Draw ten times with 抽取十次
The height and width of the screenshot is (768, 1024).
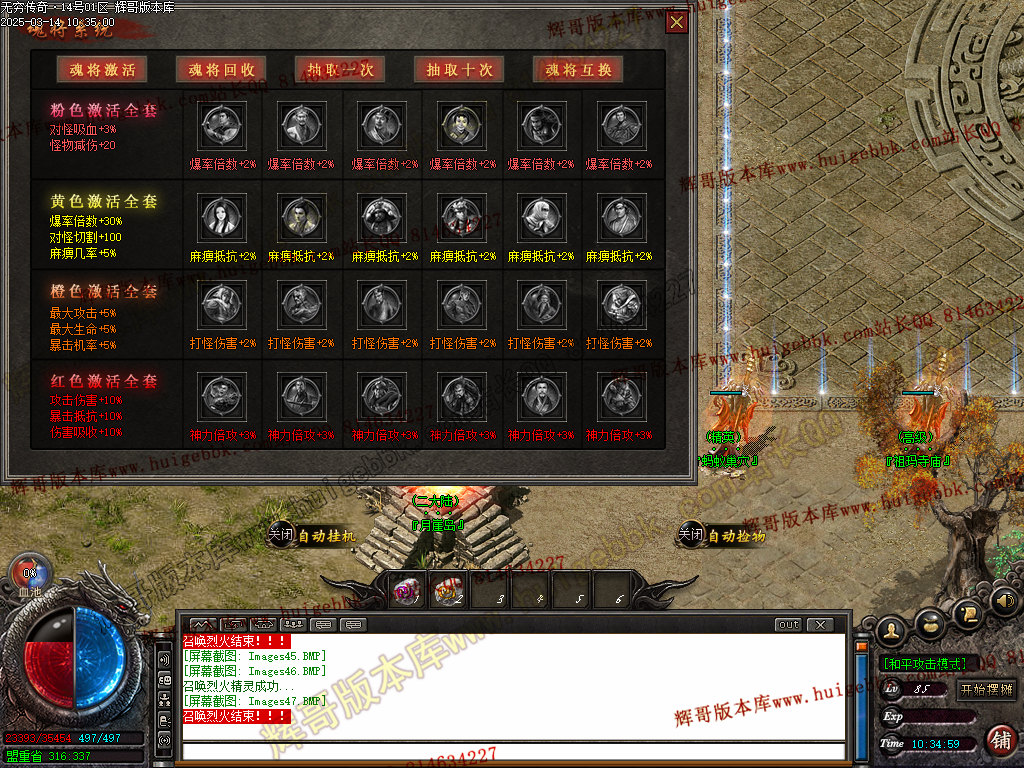459,69
